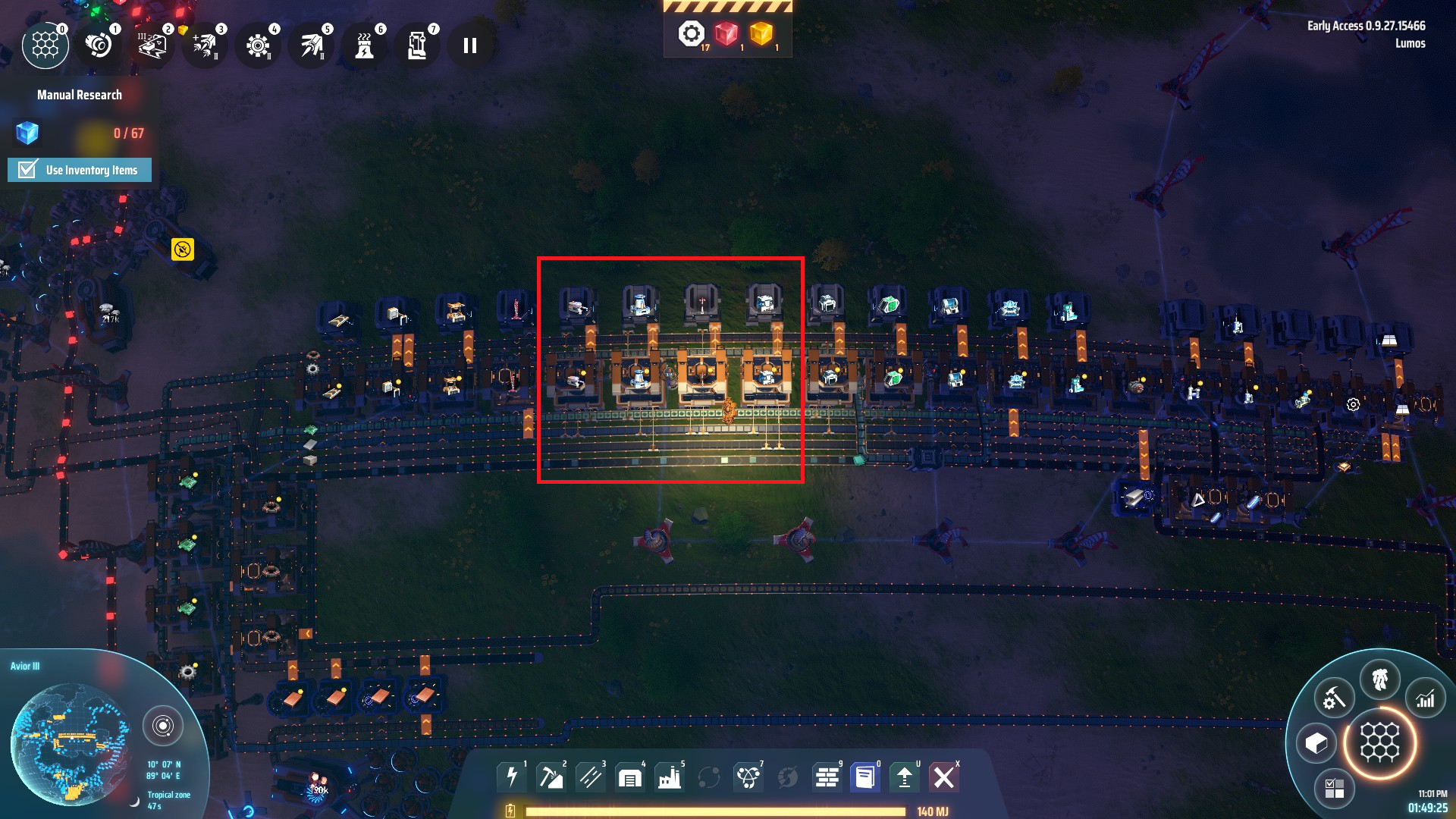Choose the conveyor belt build category
This screenshot has height=819, width=1456.
point(591,777)
